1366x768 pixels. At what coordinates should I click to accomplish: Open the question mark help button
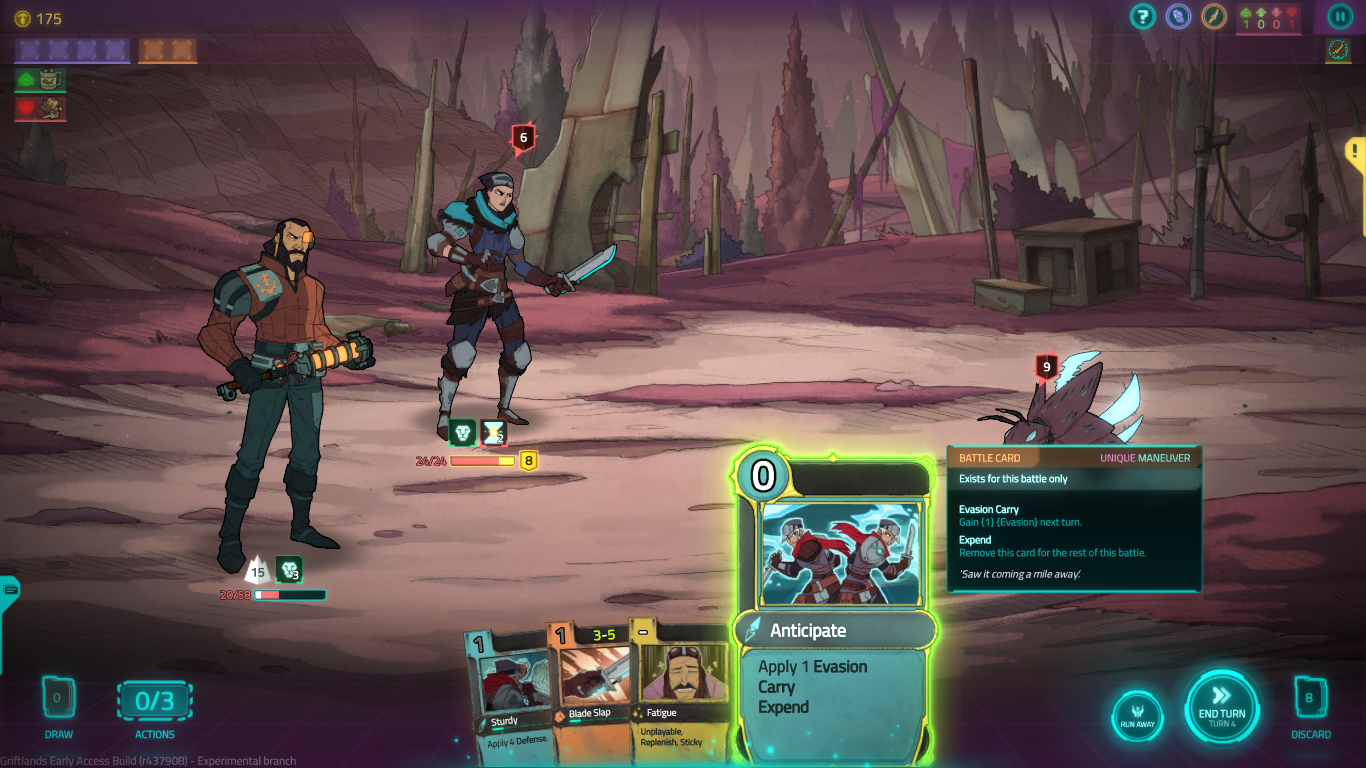click(x=1142, y=16)
